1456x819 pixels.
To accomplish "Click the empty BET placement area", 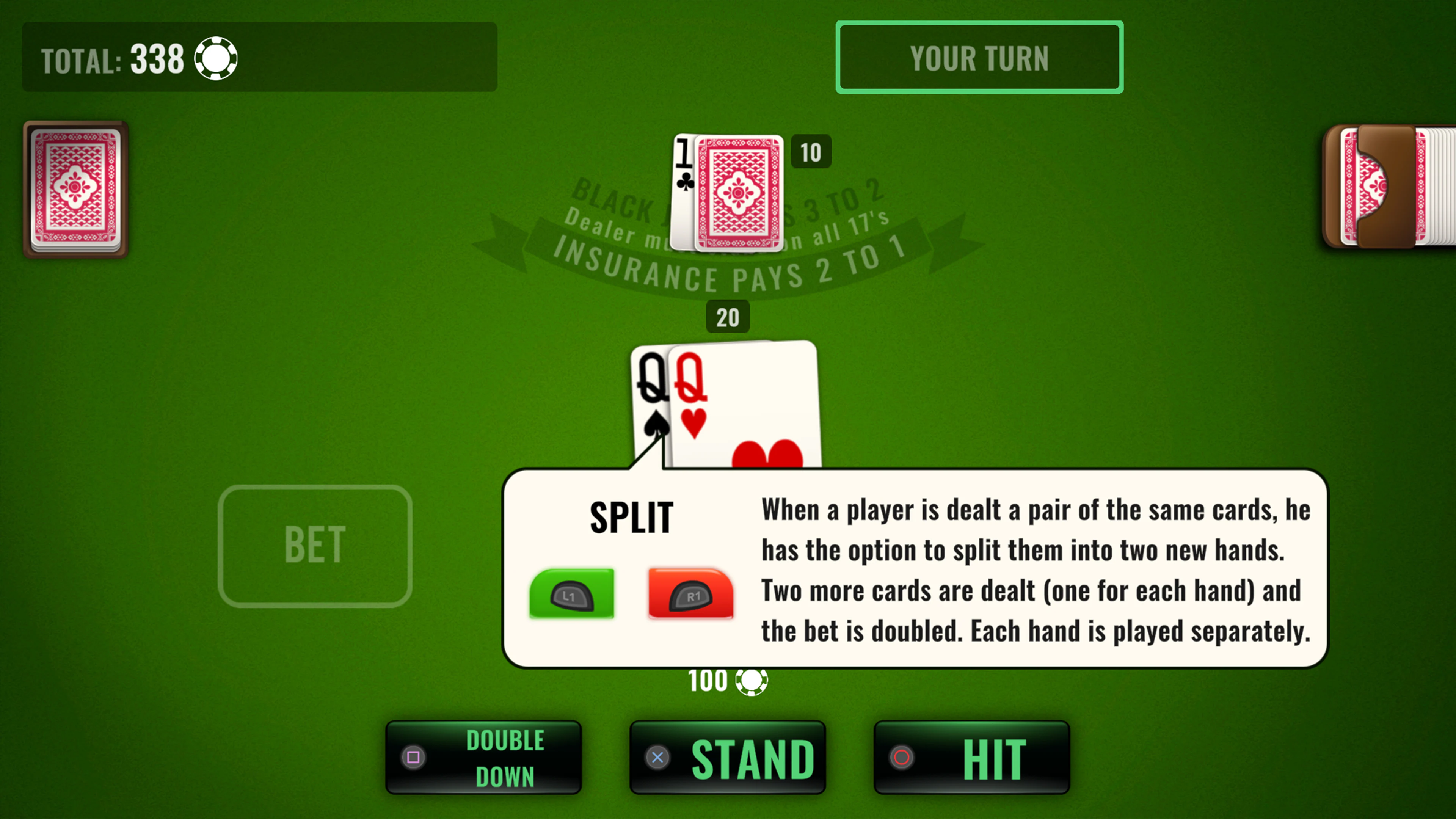I will click(x=315, y=544).
